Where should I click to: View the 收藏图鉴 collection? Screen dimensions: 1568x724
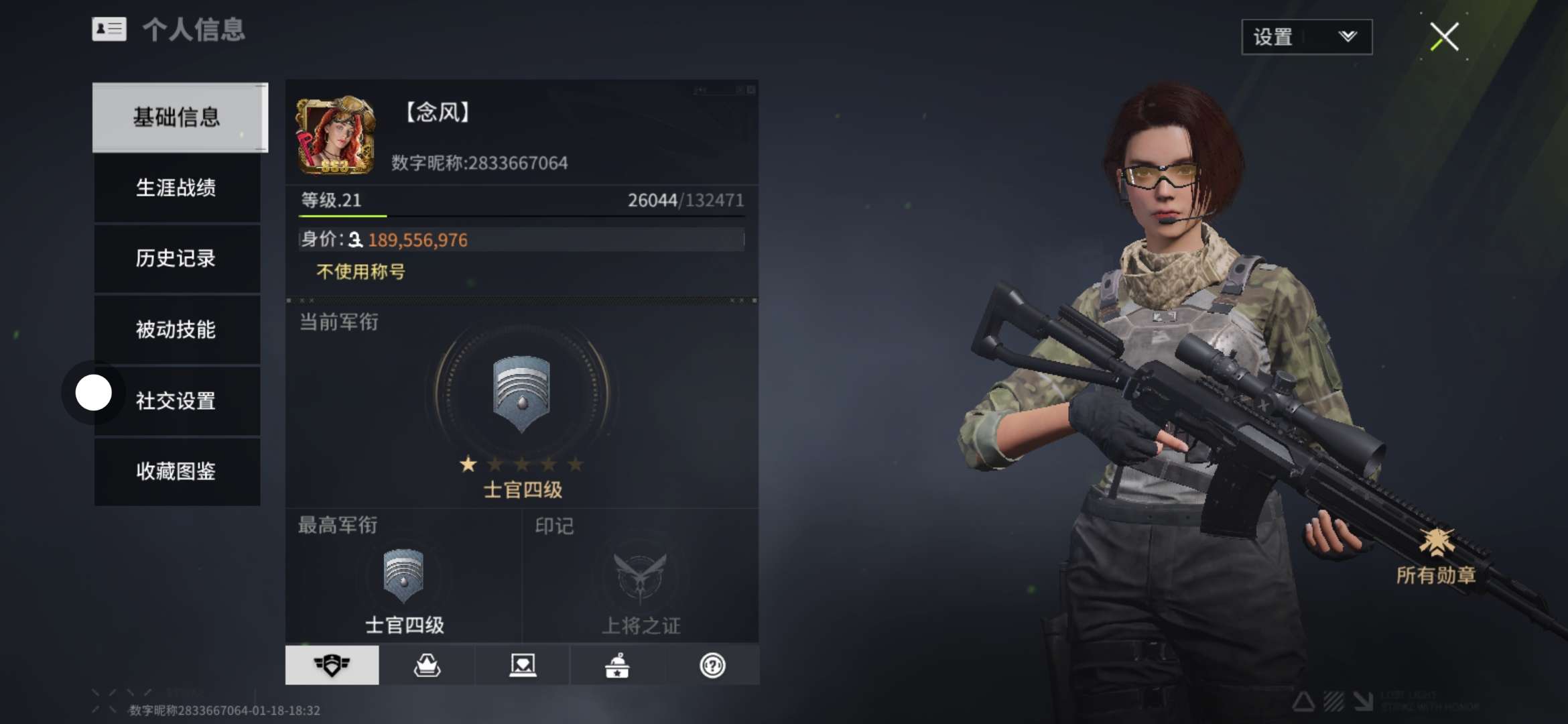[x=177, y=471]
